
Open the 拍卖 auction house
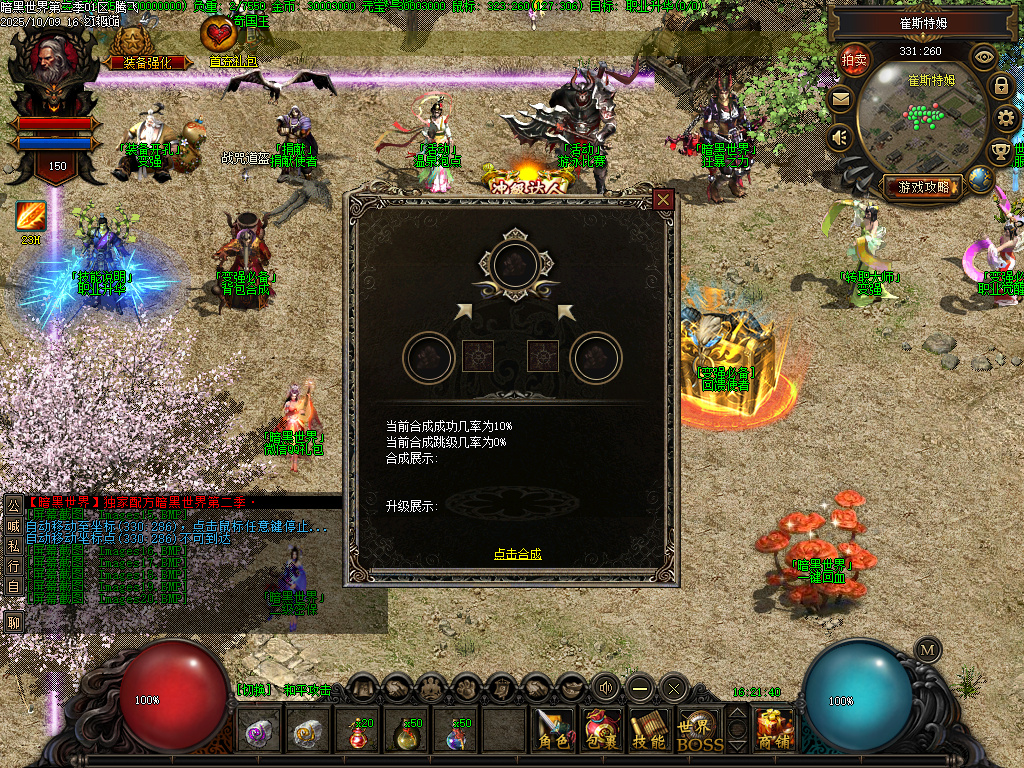854,60
